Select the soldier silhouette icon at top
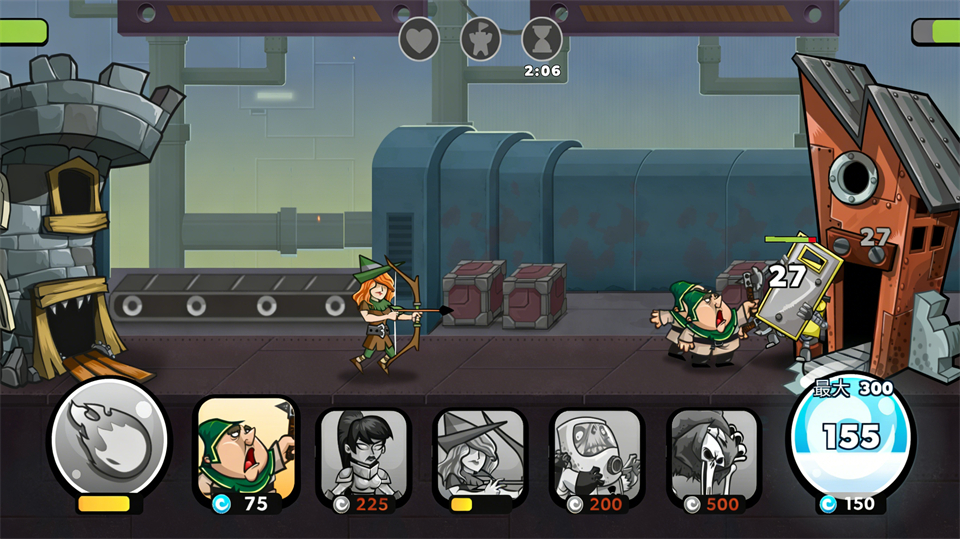Viewport: 960px width, 539px height. tap(480, 39)
